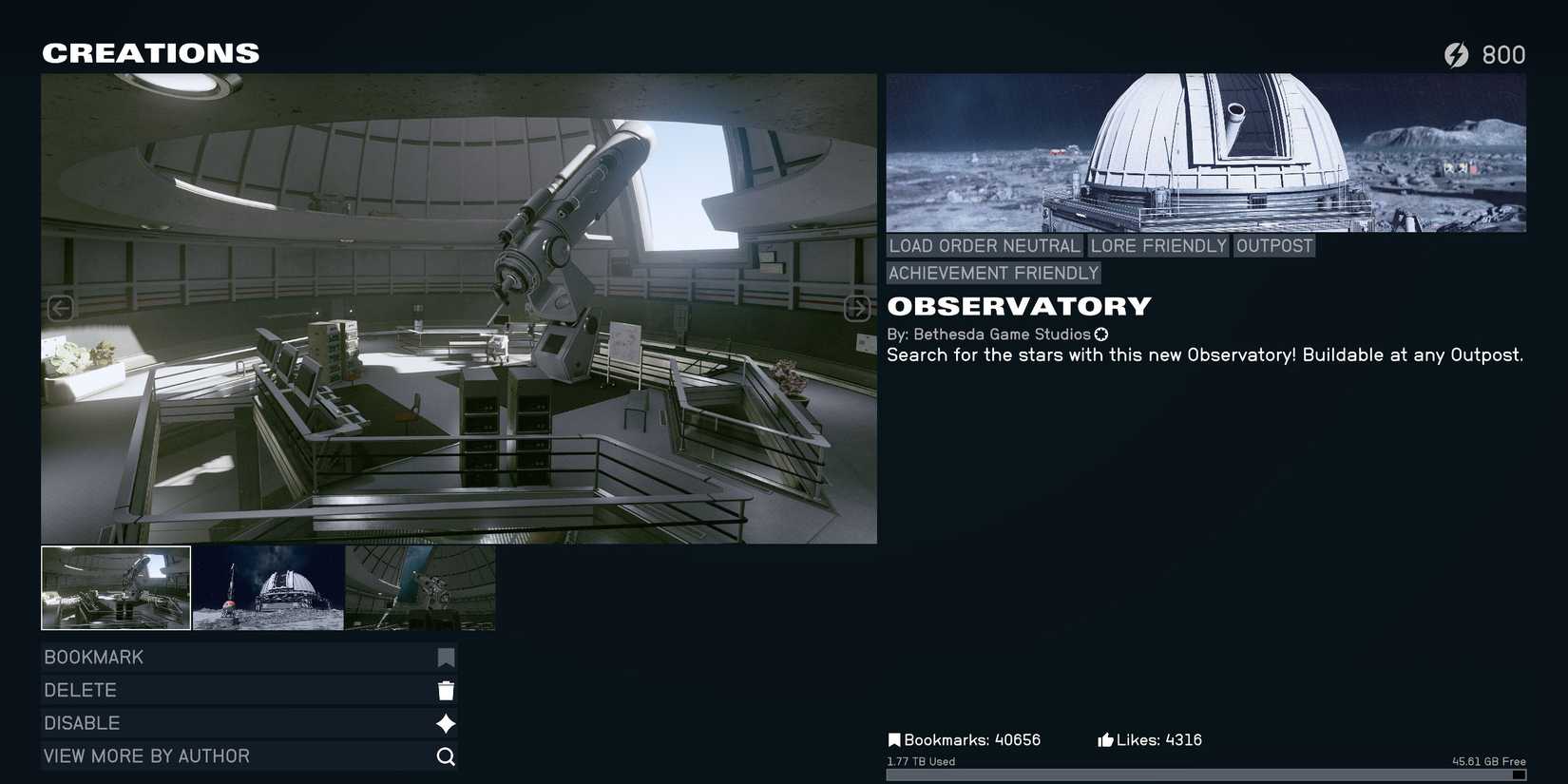Viewport: 1568px width, 784px height.
Task: Select the moon dome exterior thumbnail
Action: click(x=269, y=587)
